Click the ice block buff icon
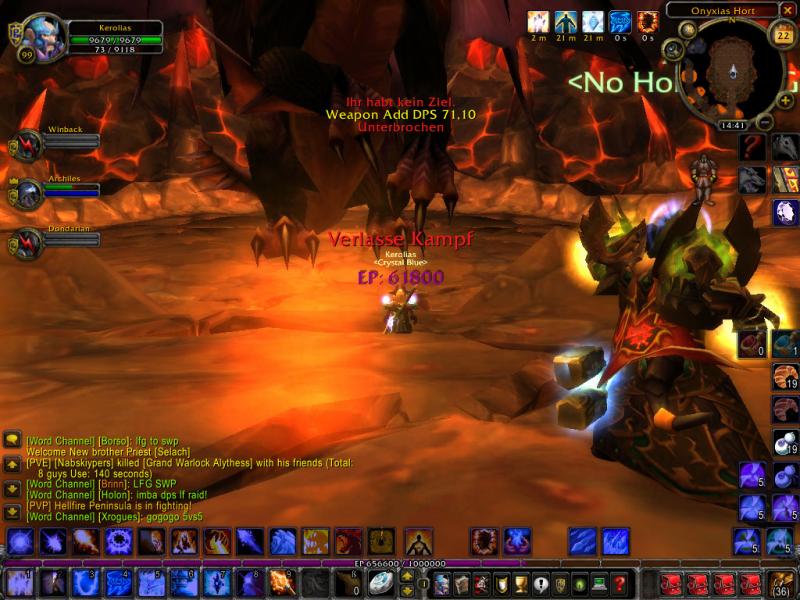The height and width of the screenshot is (600, 800). coord(593,20)
